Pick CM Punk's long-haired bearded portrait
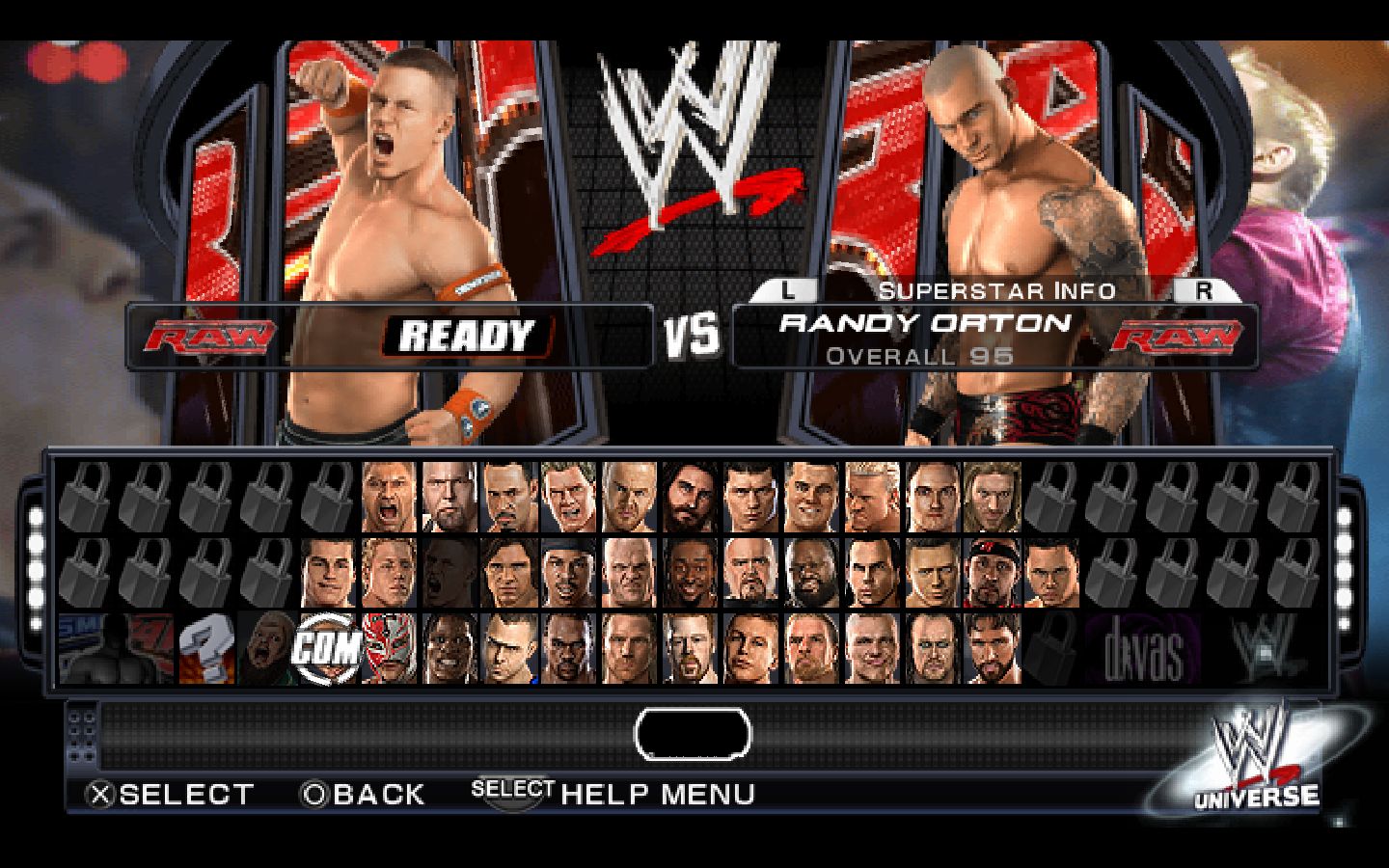 (x=689, y=497)
